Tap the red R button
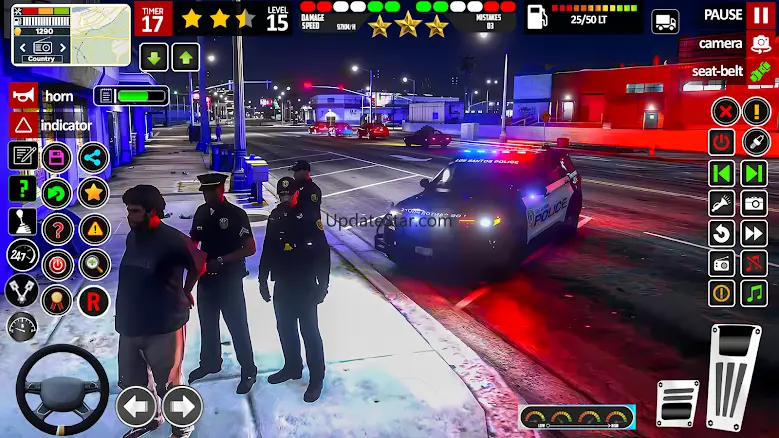This screenshot has width=779, height=438. (x=94, y=300)
